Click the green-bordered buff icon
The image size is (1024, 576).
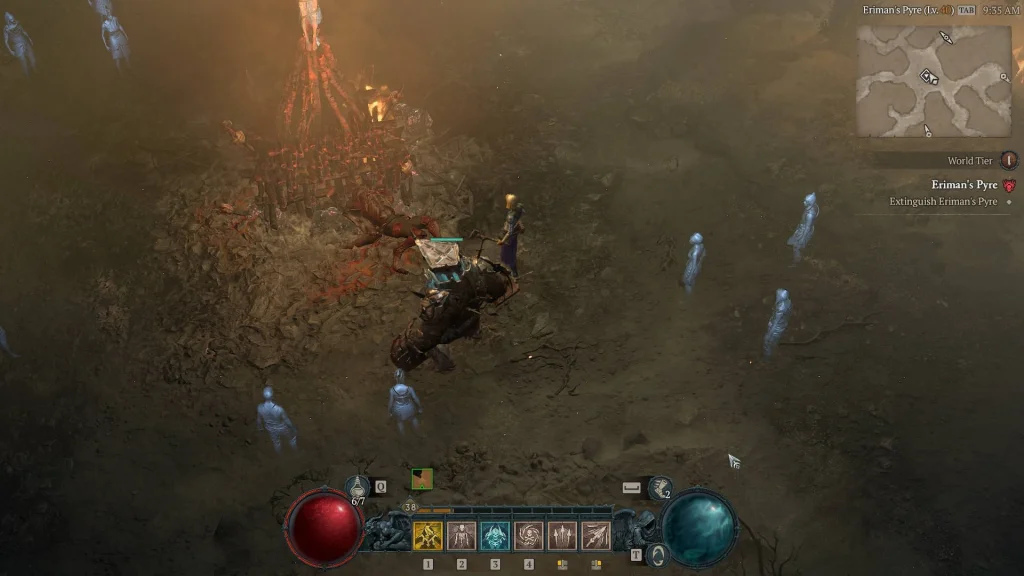click(x=422, y=478)
